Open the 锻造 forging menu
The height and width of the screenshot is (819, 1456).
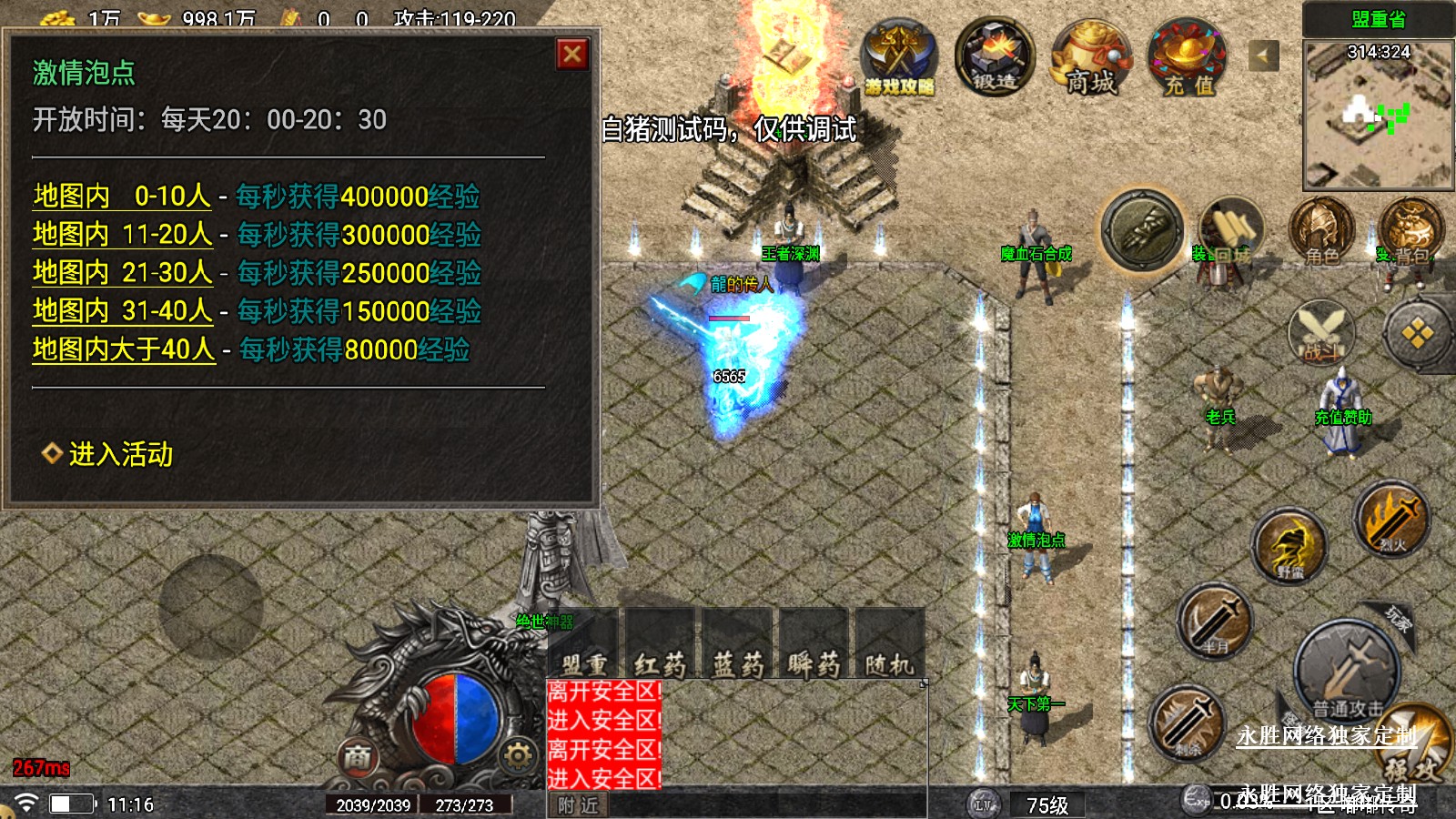(x=995, y=57)
